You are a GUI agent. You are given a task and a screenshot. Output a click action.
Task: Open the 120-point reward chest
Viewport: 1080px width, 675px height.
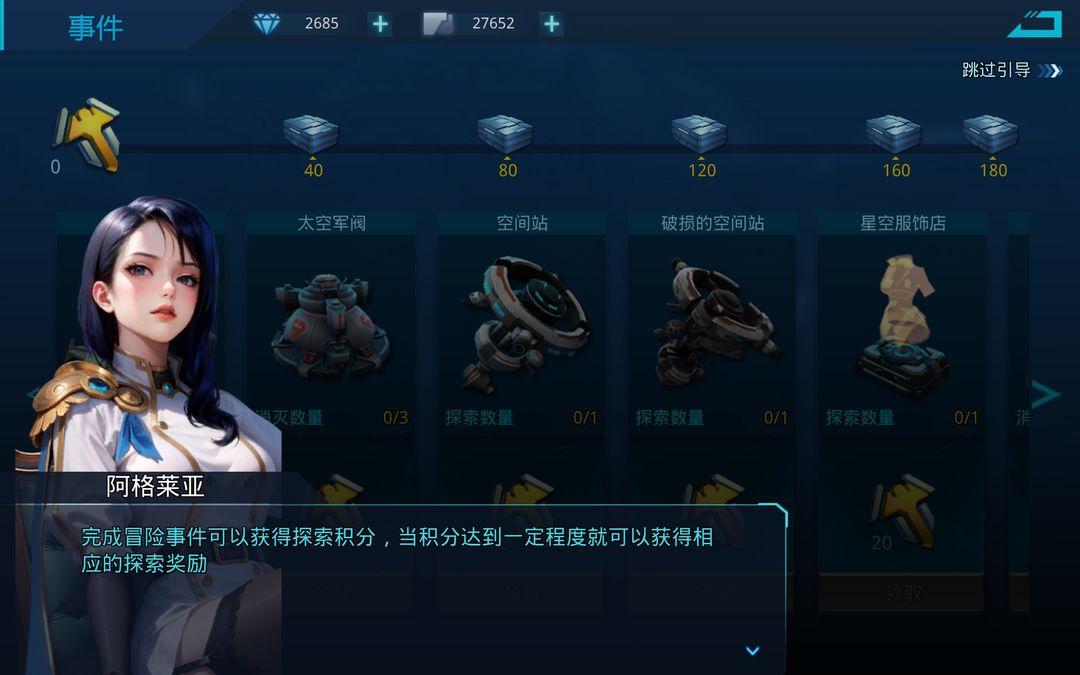(x=700, y=134)
